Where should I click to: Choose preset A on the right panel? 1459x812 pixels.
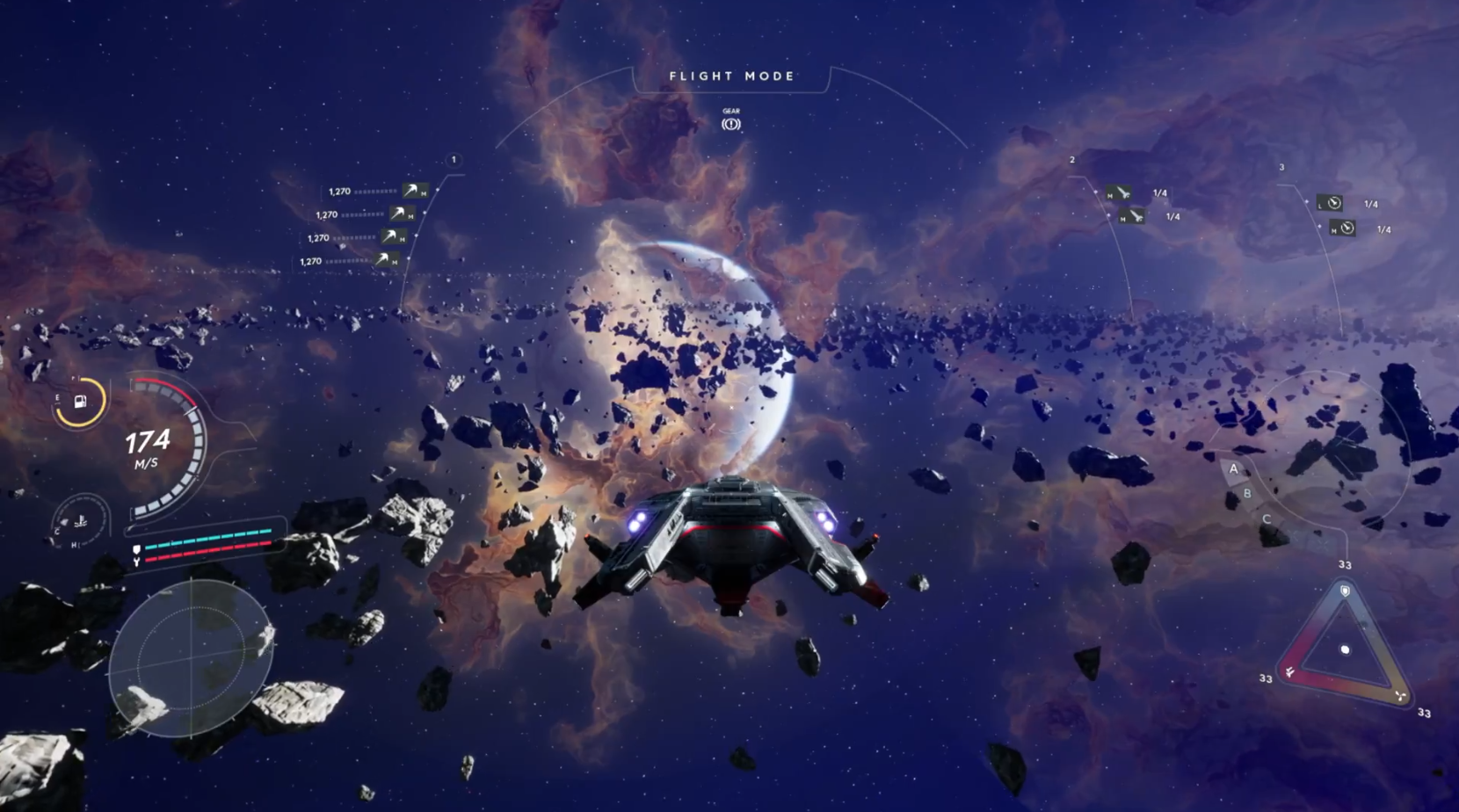tap(1234, 469)
